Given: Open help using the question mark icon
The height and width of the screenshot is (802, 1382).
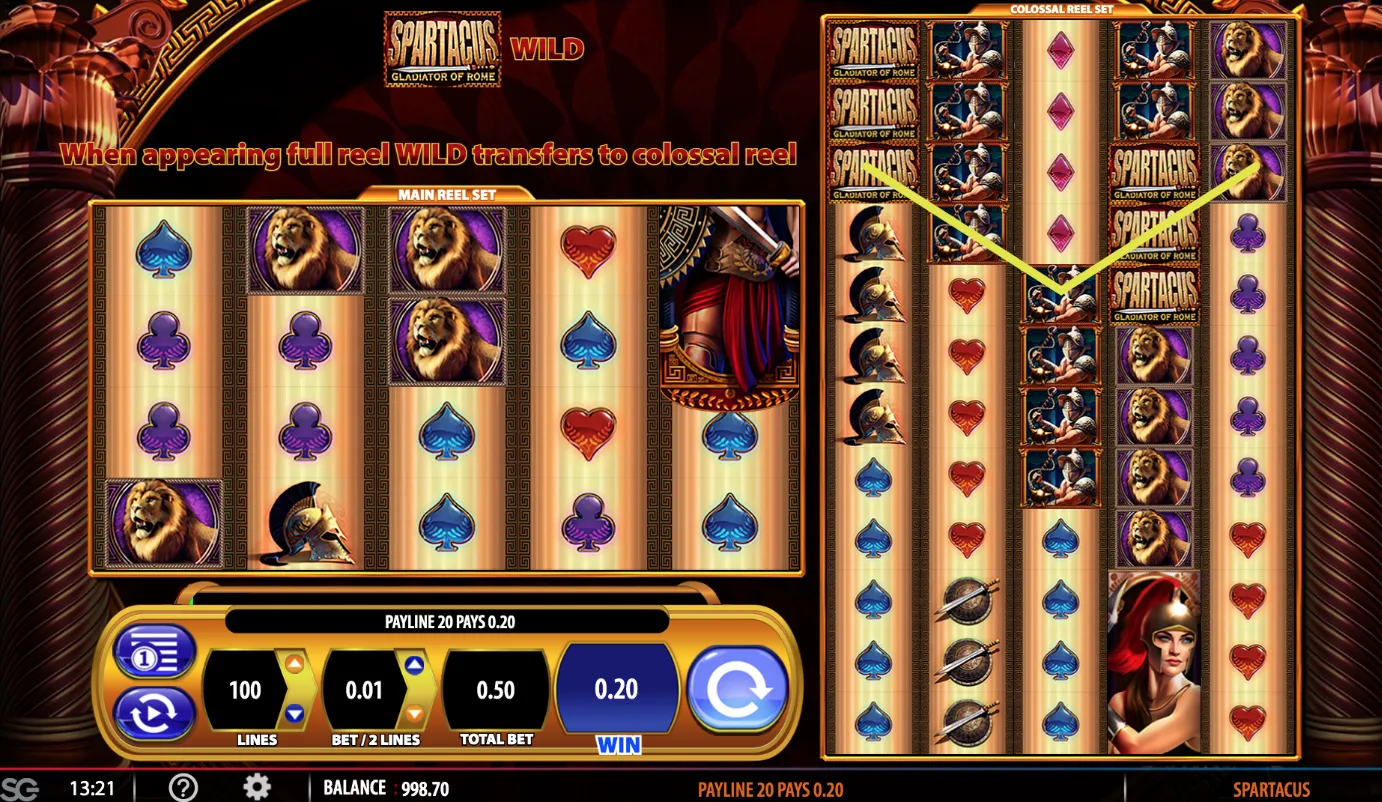Looking at the screenshot, I should [x=183, y=788].
